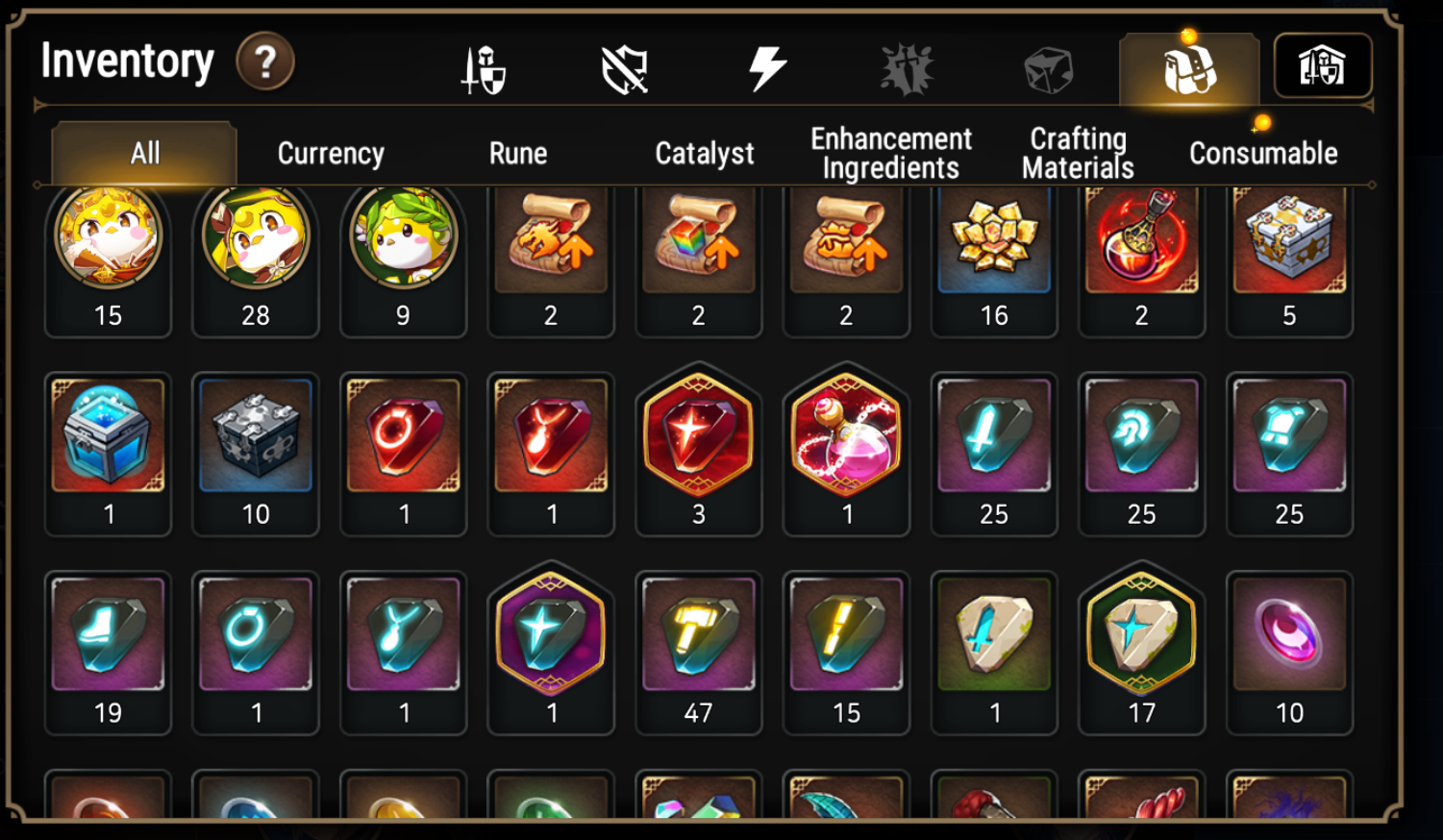The image size is (1443, 840).
Task: Switch to the Currency tab
Action: [x=329, y=152]
